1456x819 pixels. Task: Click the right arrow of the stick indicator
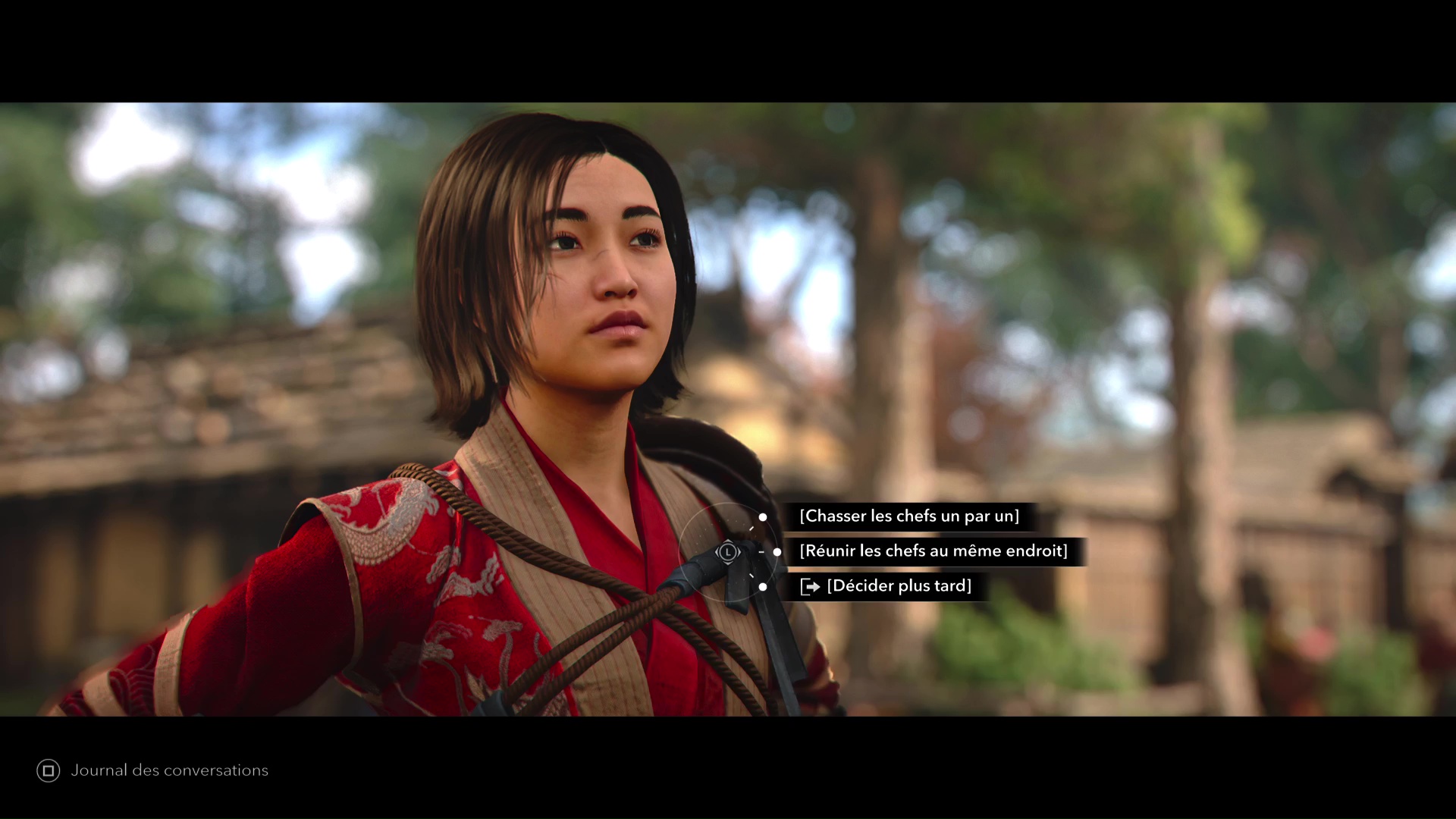tap(739, 552)
